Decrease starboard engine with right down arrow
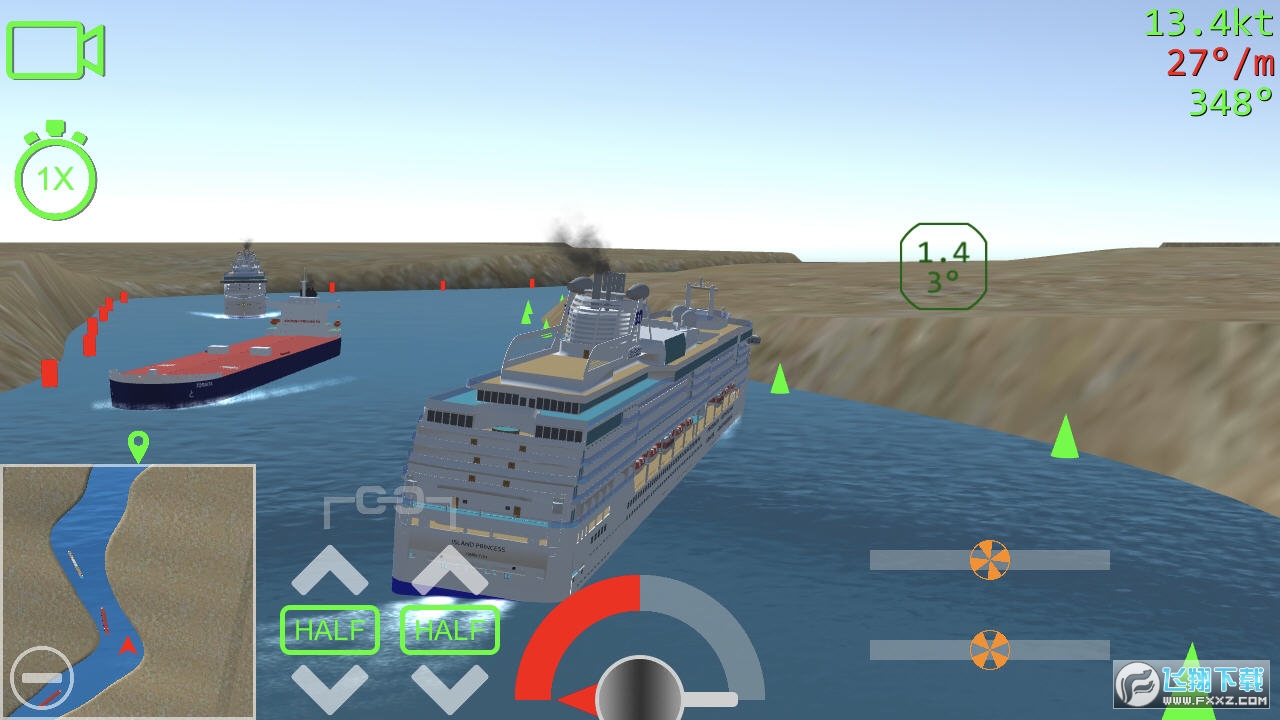1280x720 pixels. click(450, 686)
